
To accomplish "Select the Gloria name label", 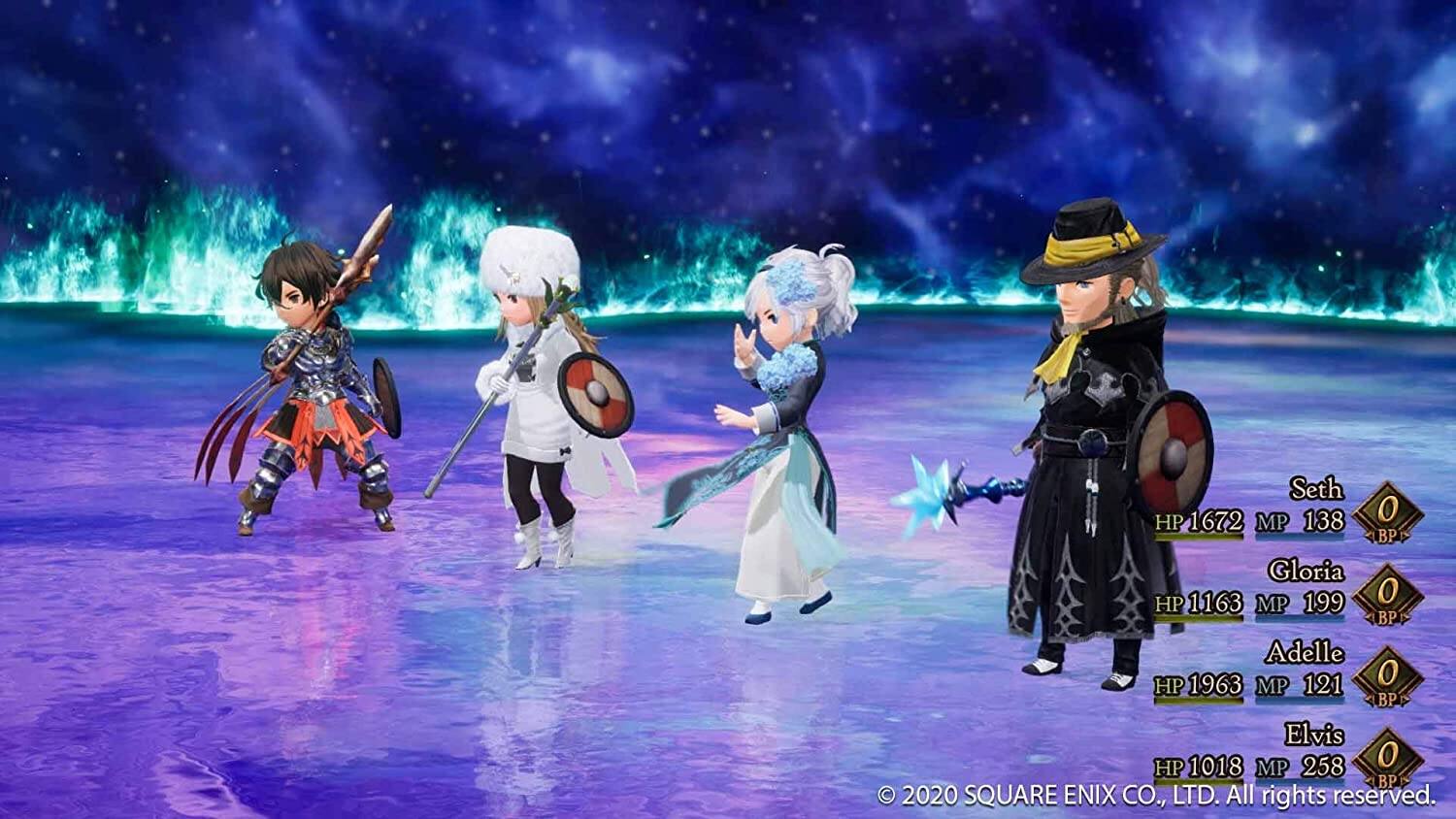I will click(1307, 573).
